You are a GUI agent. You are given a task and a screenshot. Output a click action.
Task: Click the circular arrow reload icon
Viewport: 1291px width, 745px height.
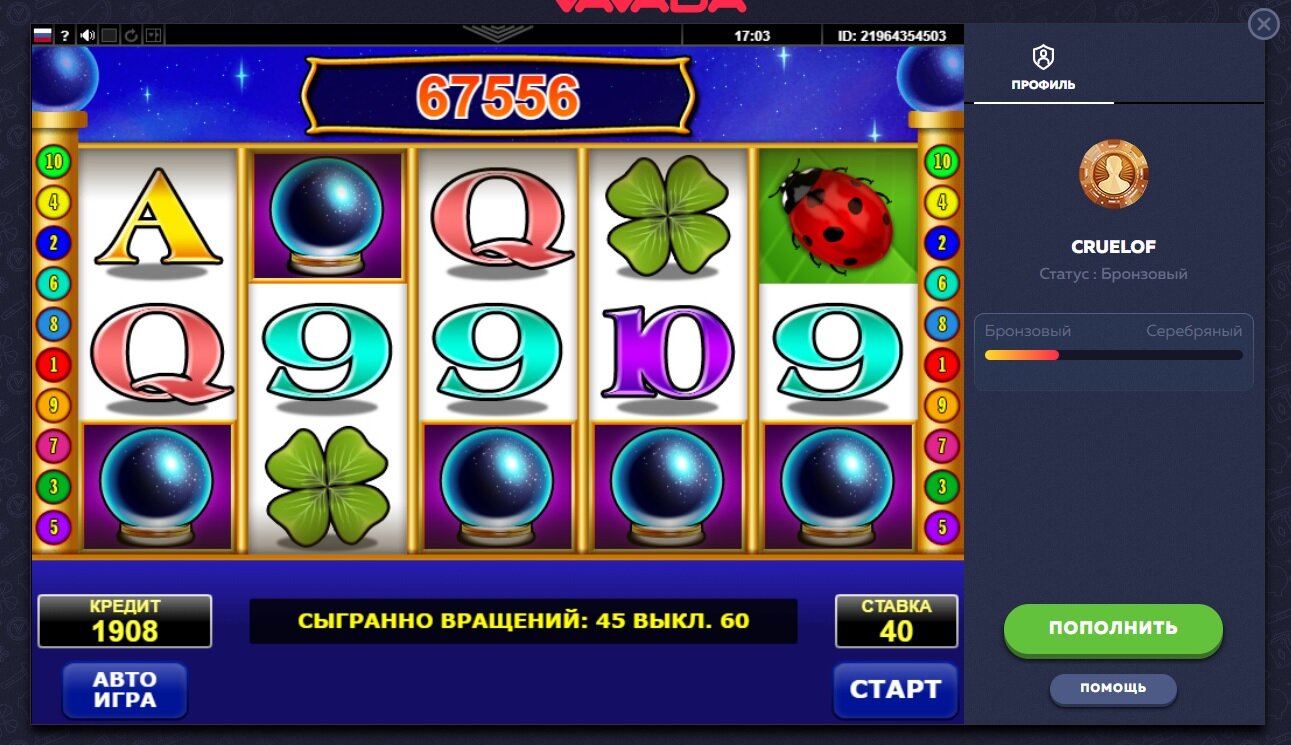(x=132, y=36)
